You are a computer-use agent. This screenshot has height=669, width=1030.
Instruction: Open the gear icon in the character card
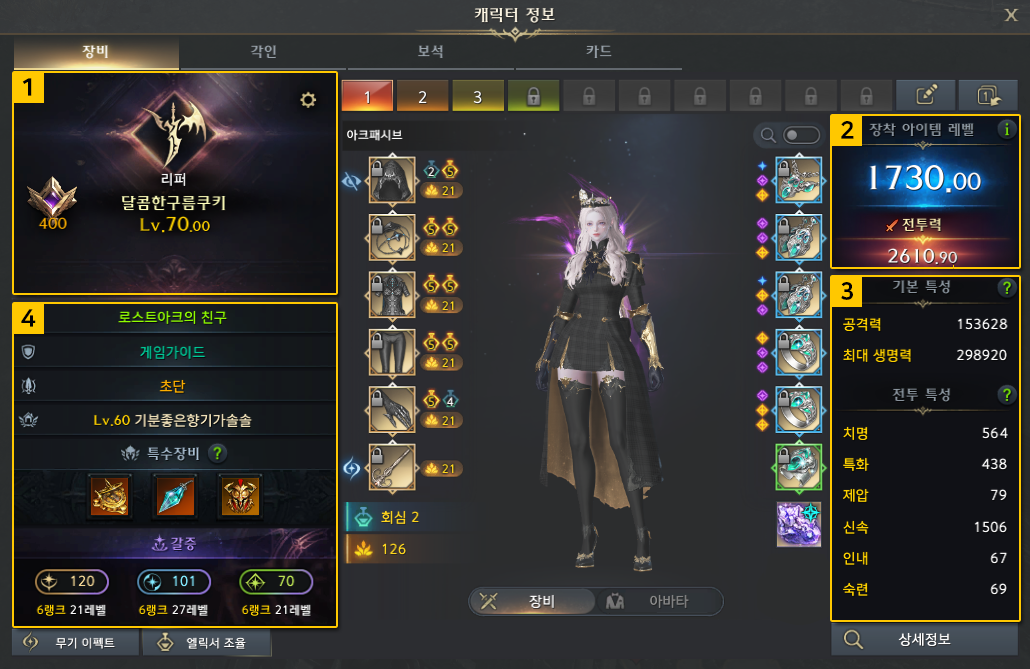308,99
